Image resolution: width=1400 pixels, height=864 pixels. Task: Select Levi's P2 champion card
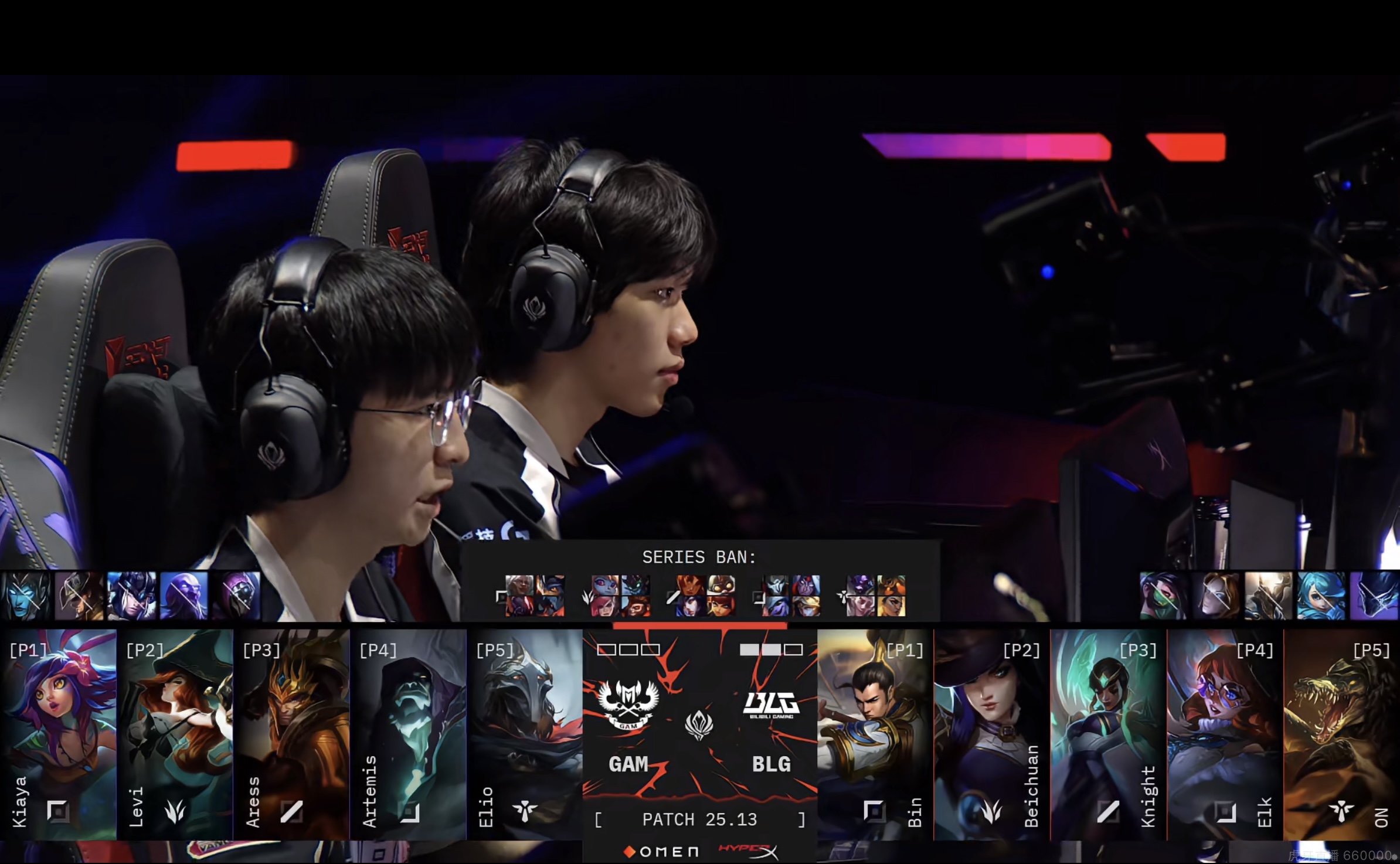[175, 734]
